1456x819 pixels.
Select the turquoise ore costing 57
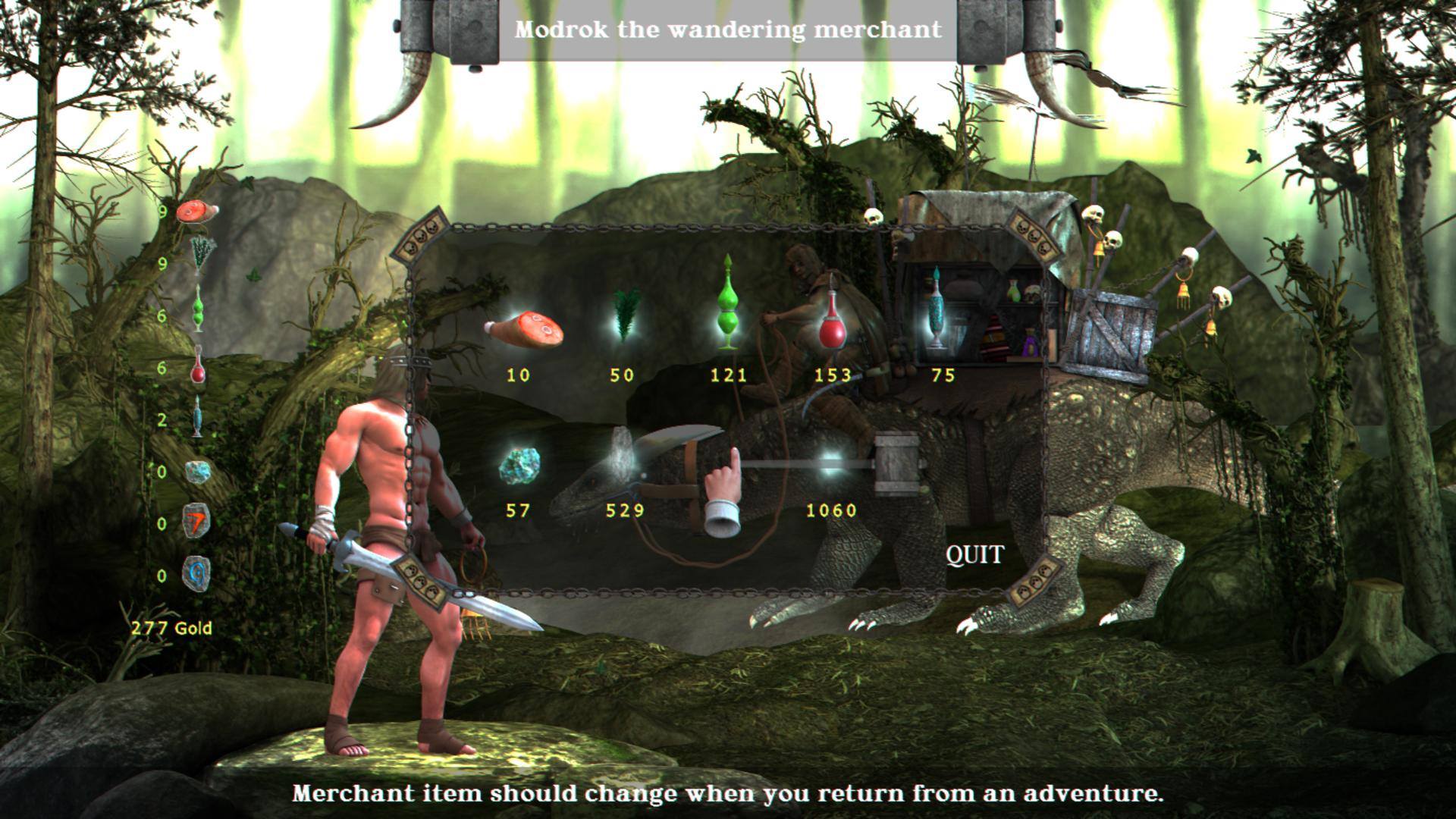(520, 465)
